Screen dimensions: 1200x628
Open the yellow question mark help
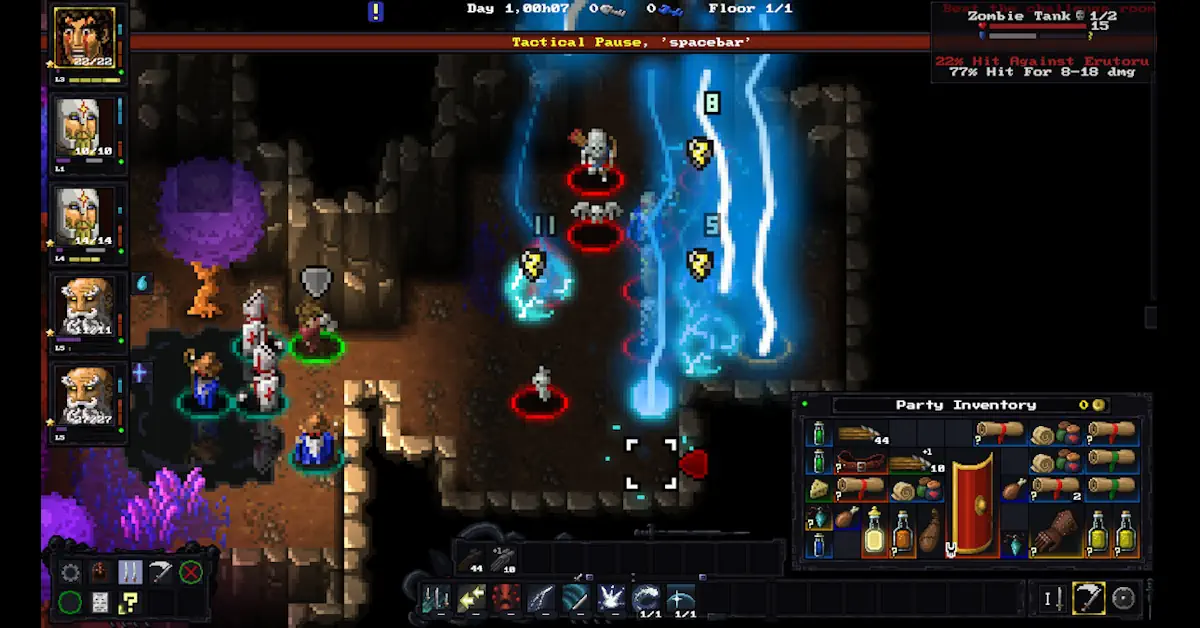pyautogui.click(x=130, y=602)
